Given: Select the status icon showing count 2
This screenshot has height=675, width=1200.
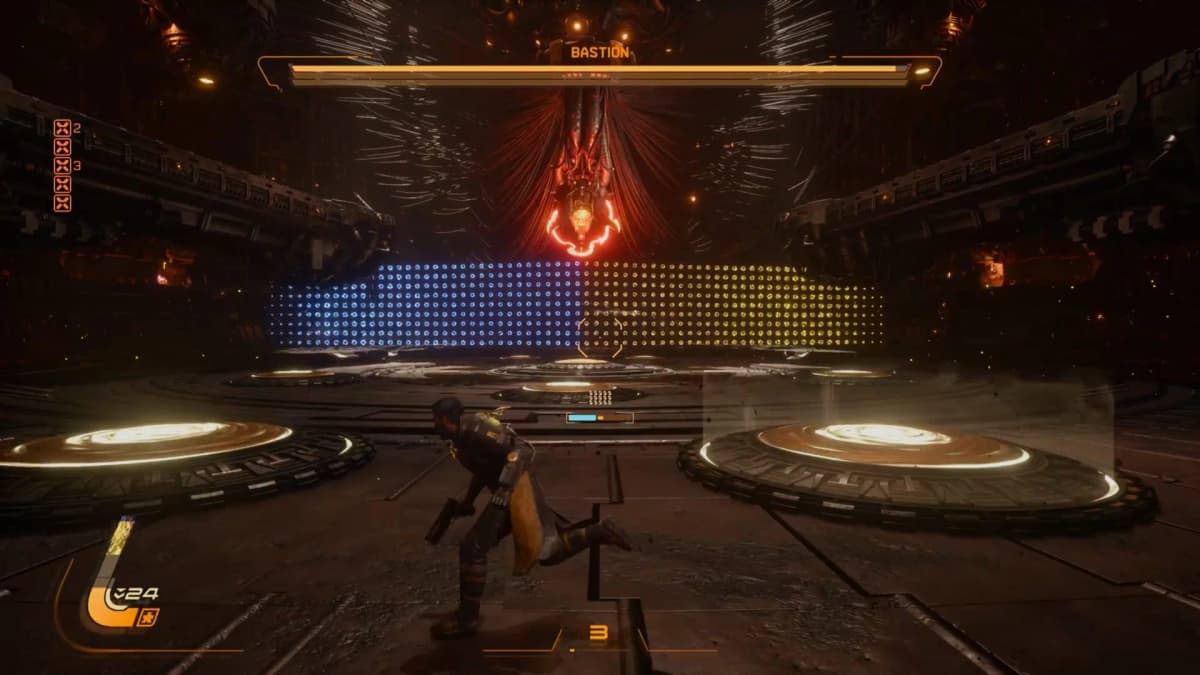Looking at the screenshot, I should click(62, 127).
